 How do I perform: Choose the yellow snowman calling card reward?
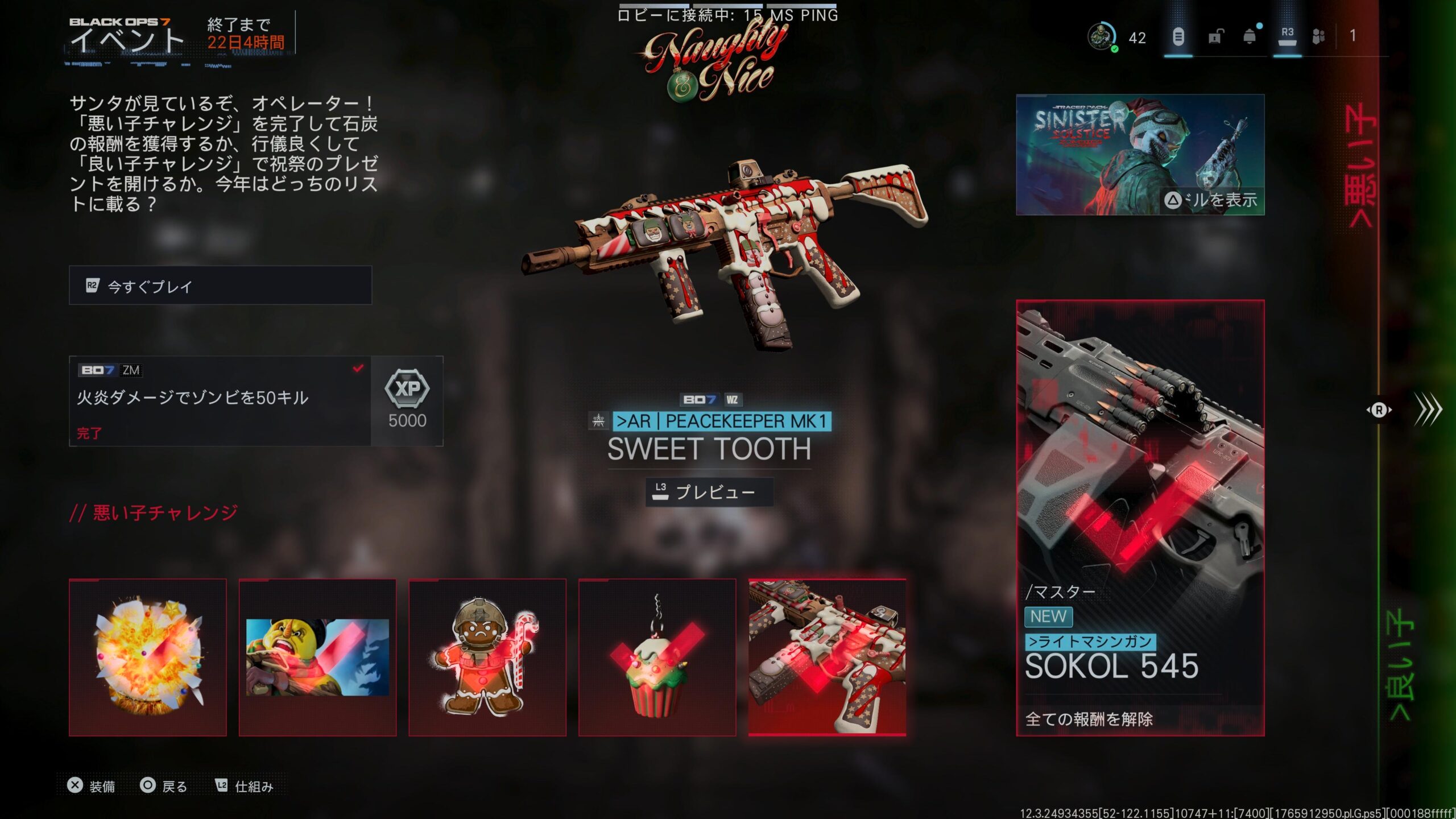[x=317, y=657]
